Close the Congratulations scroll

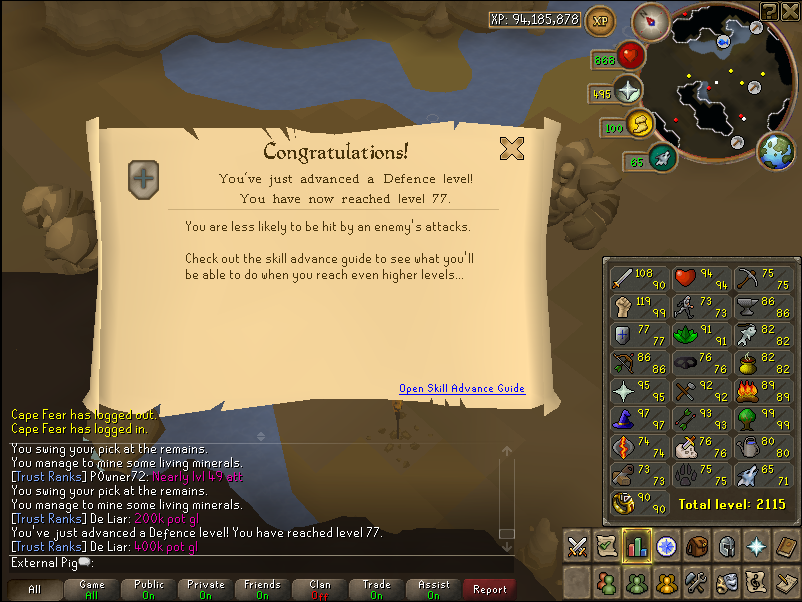(512, 149)
